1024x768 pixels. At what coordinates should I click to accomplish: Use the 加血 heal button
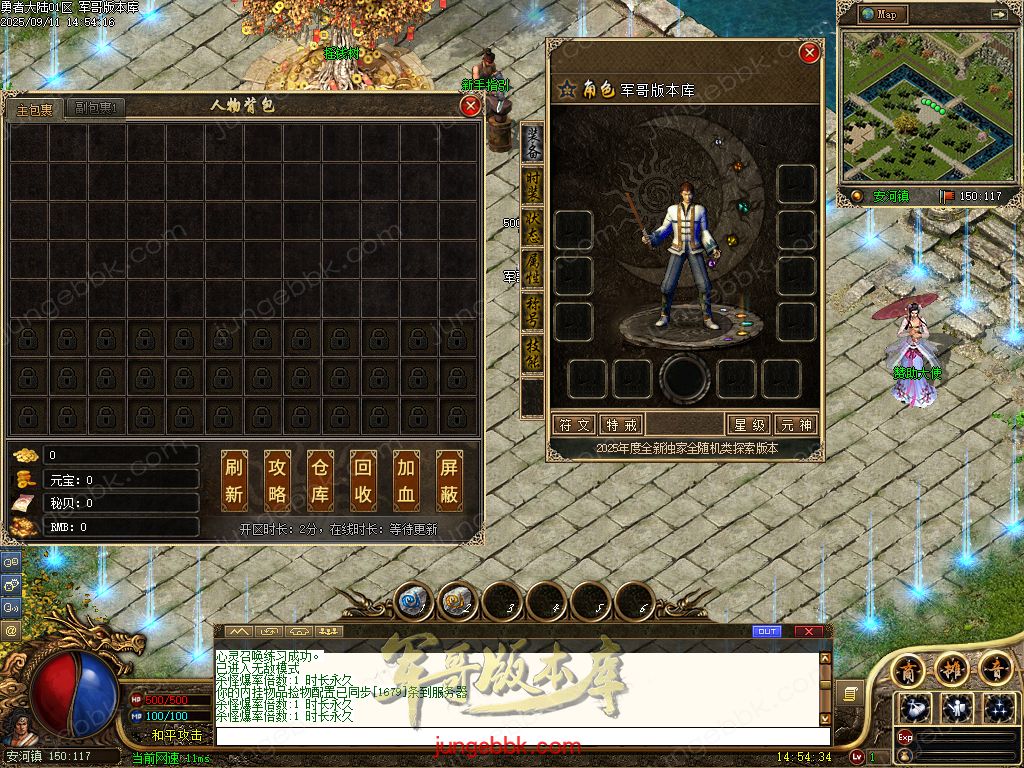point(406,480)
